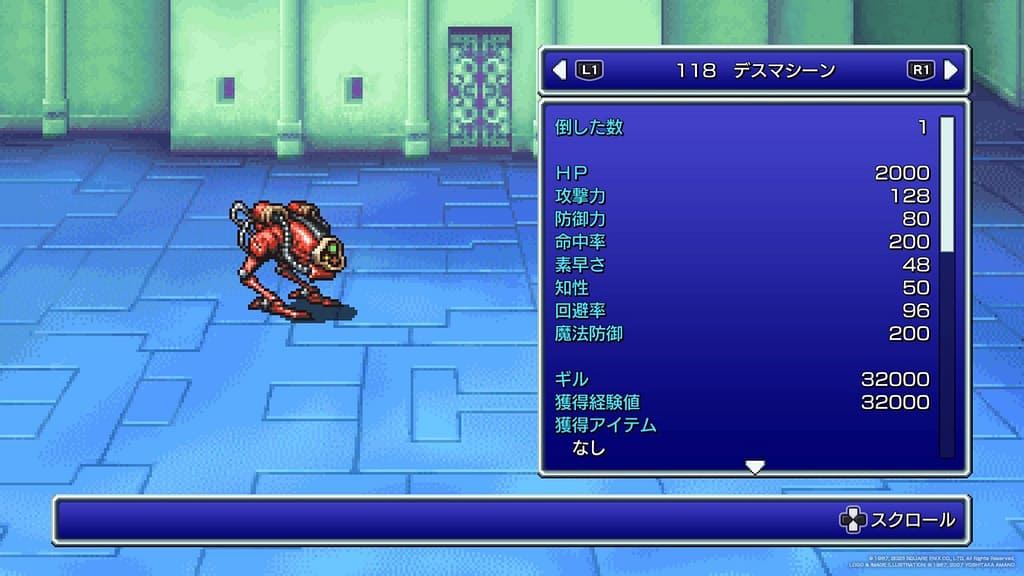Show the next bestiary entry arrow
Screen dimensions: 1024x576
950,70
